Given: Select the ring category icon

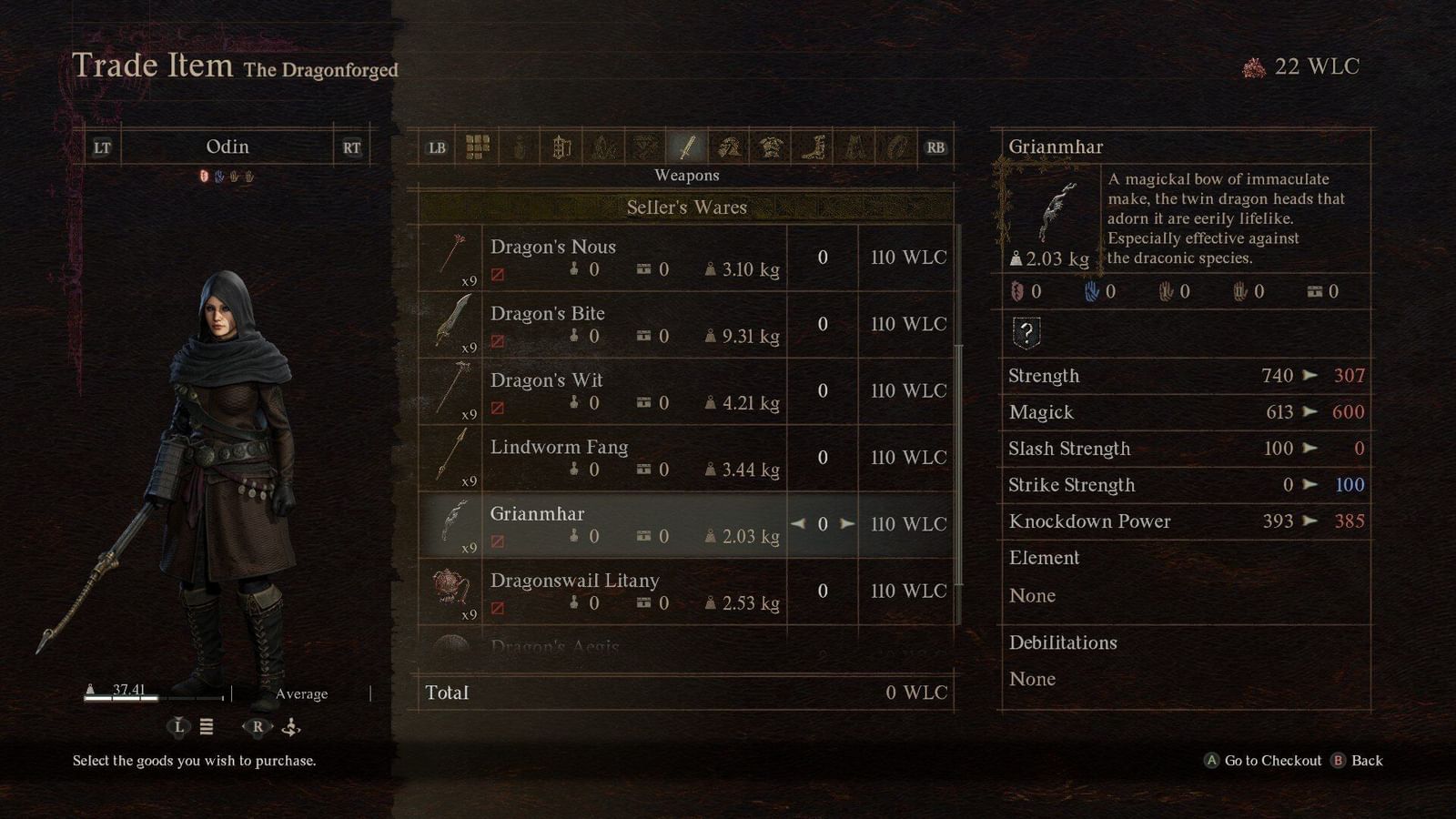Looking at the screenshot, I should coord(896,147).
